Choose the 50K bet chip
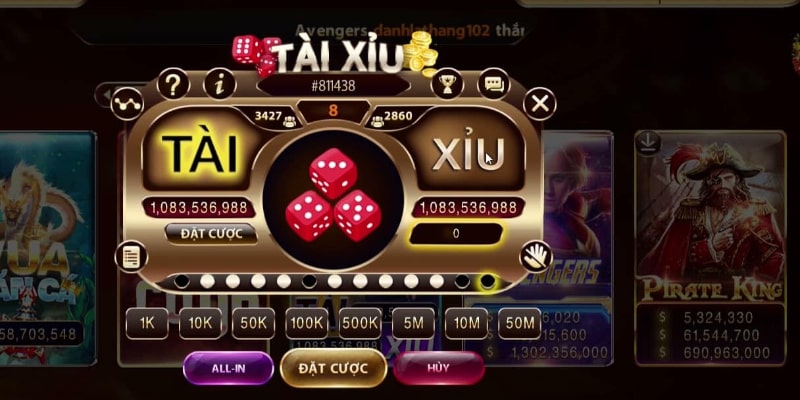 click(253, 322)
